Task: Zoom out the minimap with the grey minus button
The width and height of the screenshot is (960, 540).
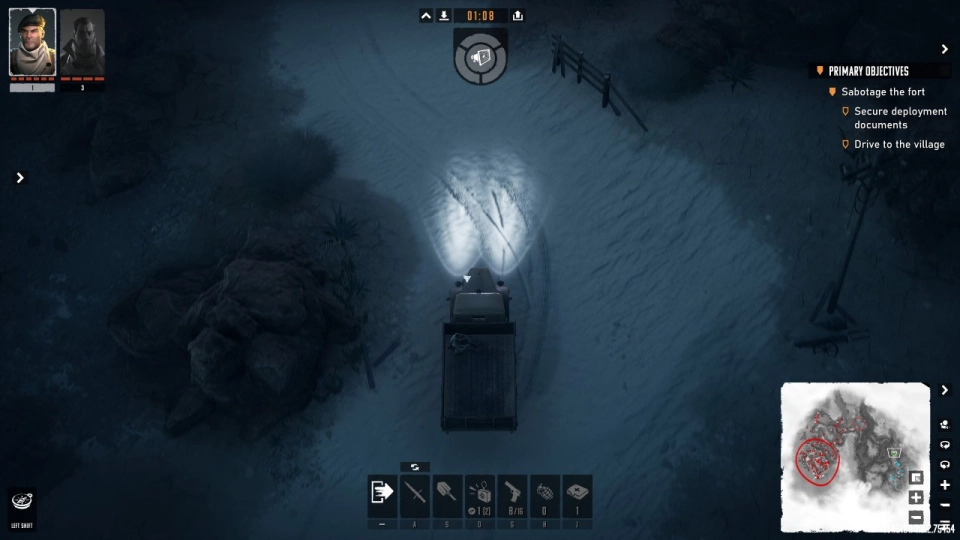Action: click(916, 517)
